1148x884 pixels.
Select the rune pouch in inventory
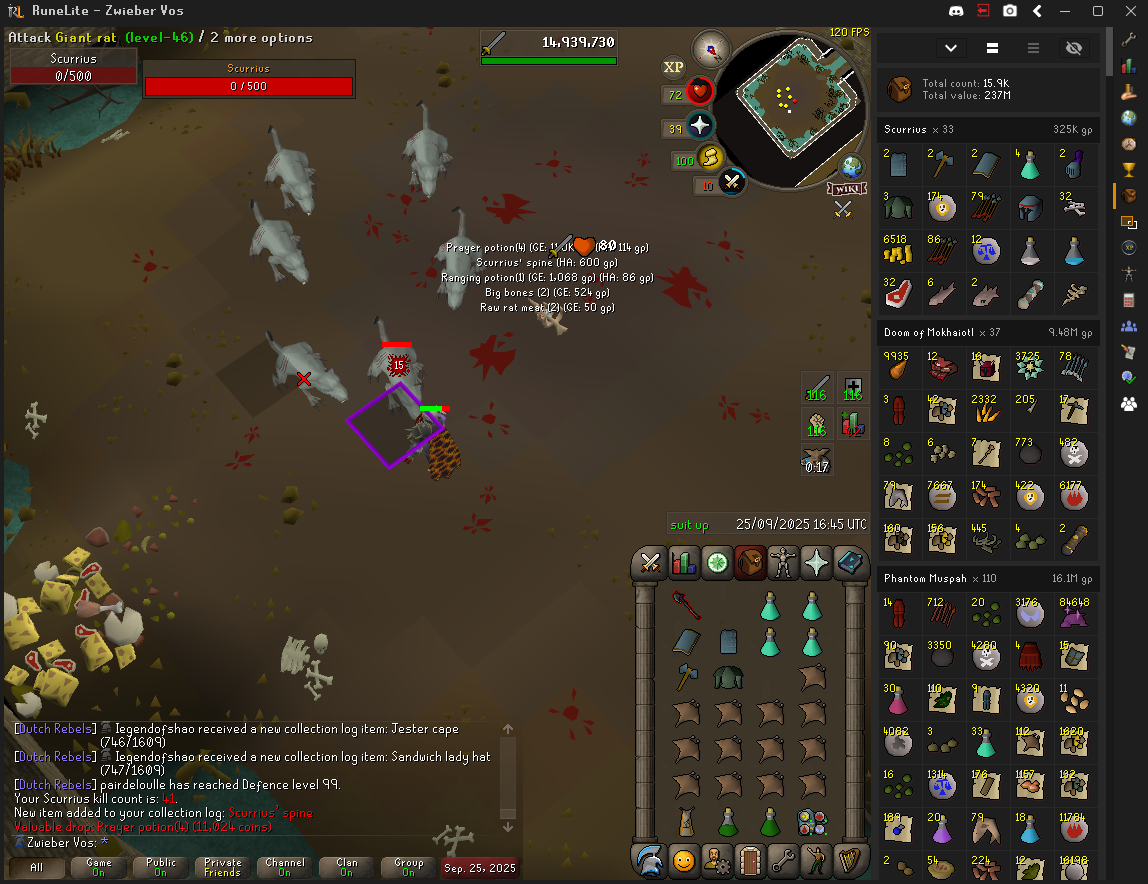pyautogui.click(x=811, y=823)
